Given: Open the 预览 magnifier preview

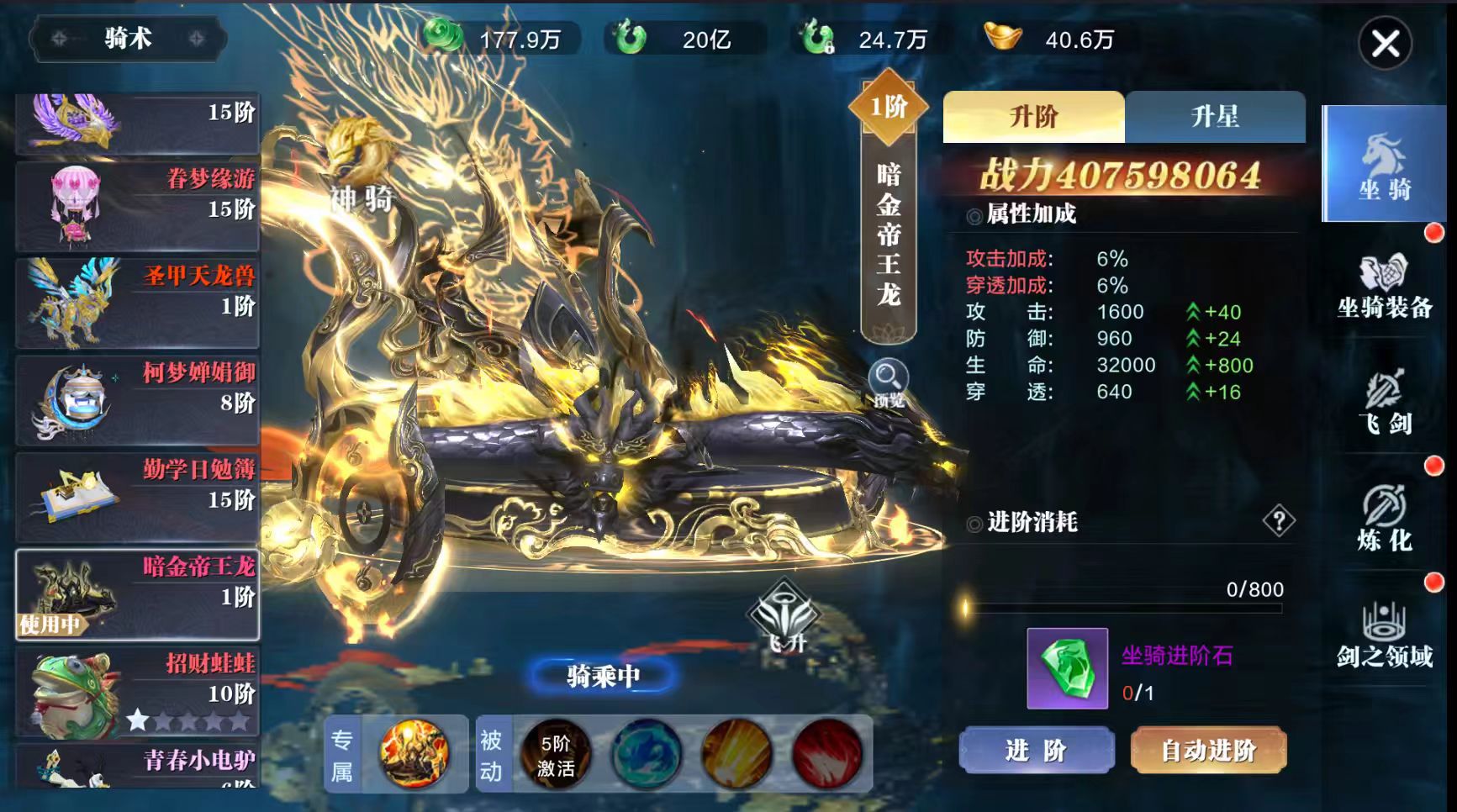Looking at the screenshot, I should (x=888, y=383).
